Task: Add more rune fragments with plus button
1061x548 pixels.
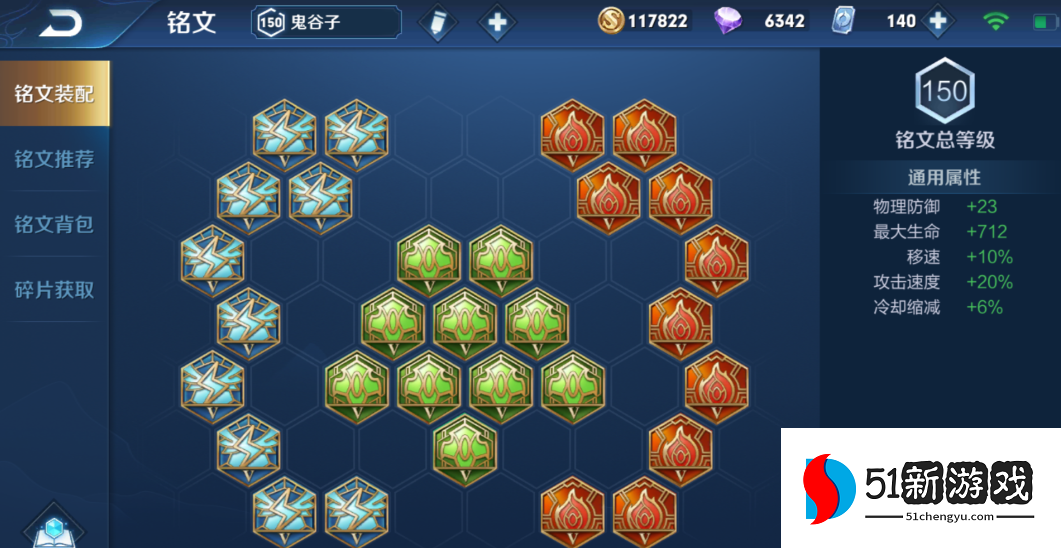Action: [x=937, y=21]
